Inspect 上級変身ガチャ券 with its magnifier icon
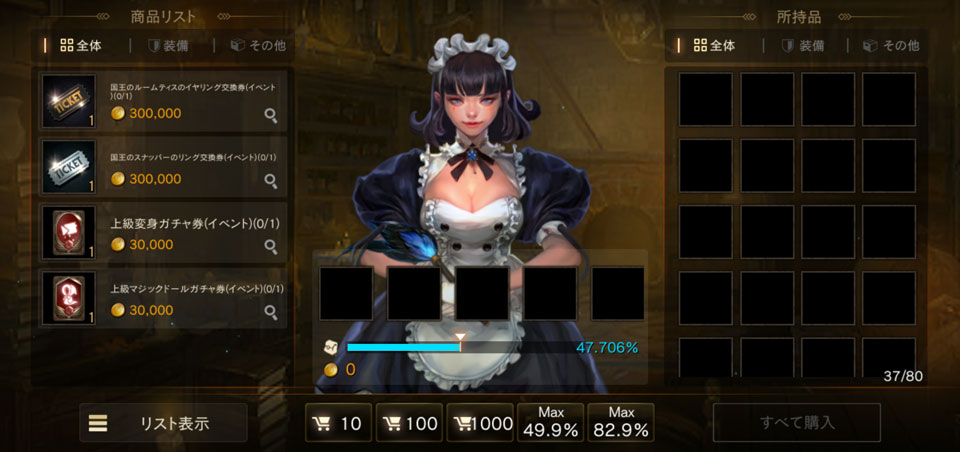 tap(270, 246)
